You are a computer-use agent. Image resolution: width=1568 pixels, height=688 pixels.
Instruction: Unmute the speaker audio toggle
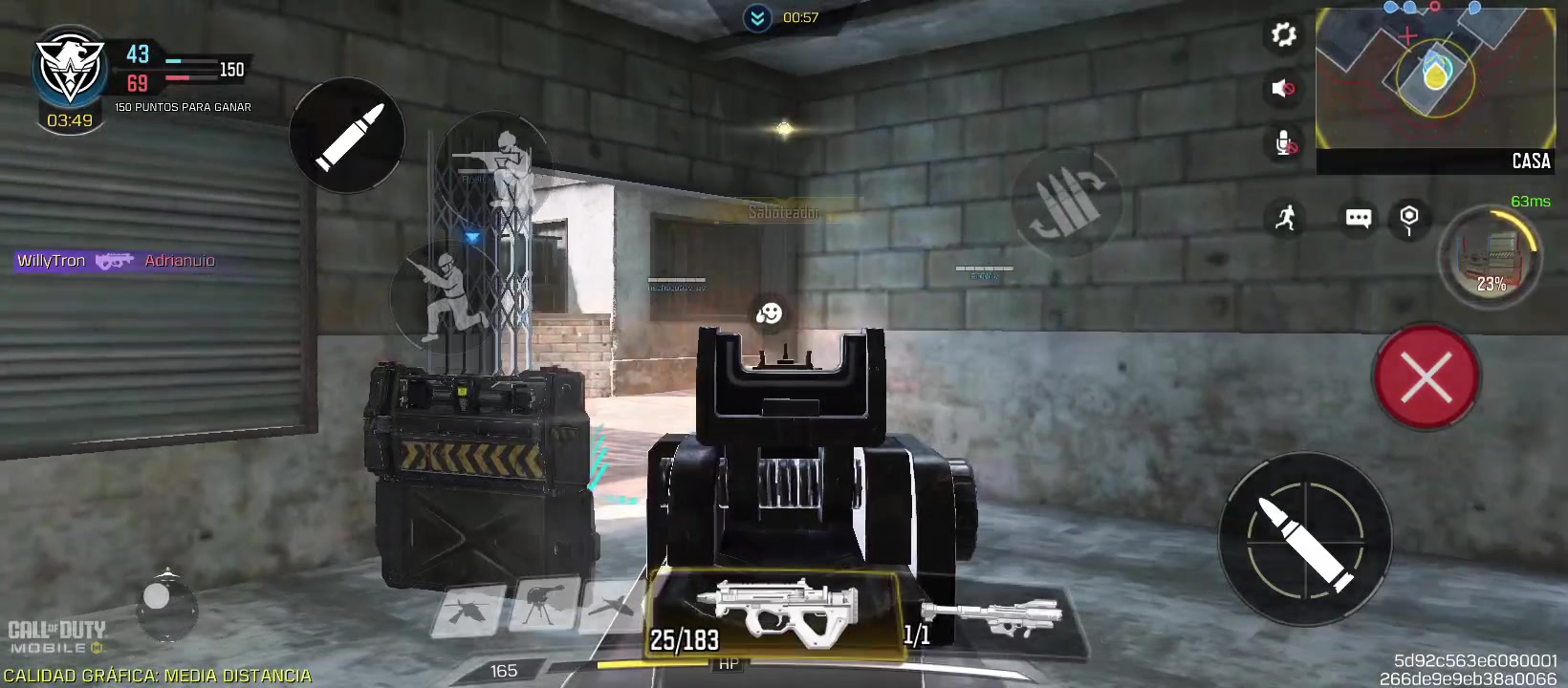1283,90
